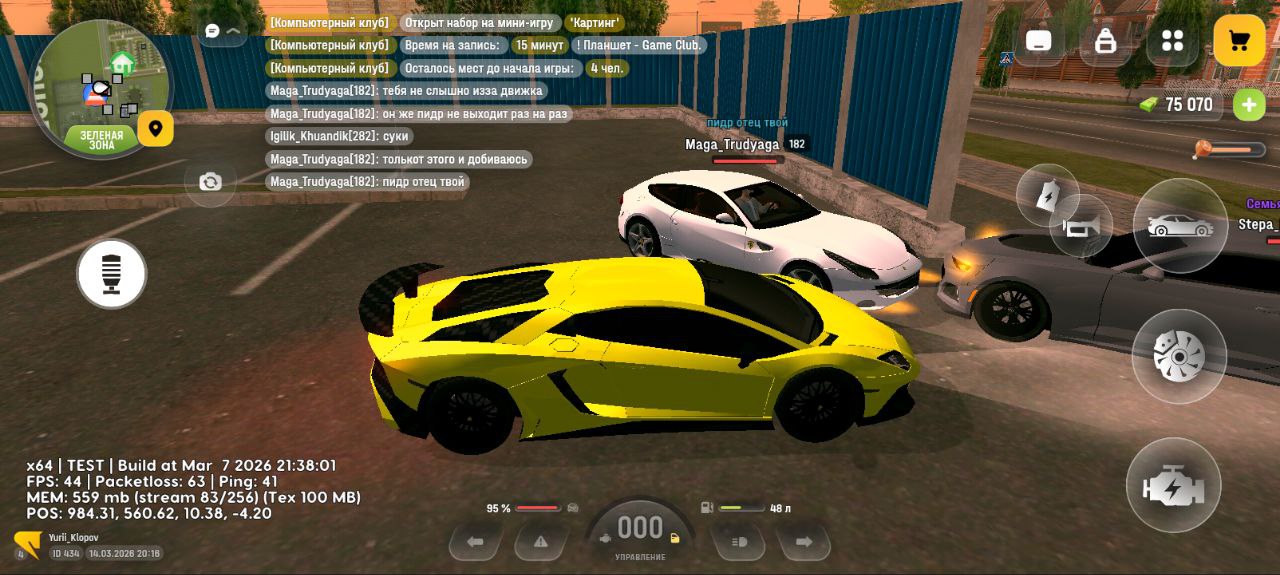Open the speedometer Управление panel
Screen dimensions: 1280x575
pyautogui.click(x=640, y=535)
